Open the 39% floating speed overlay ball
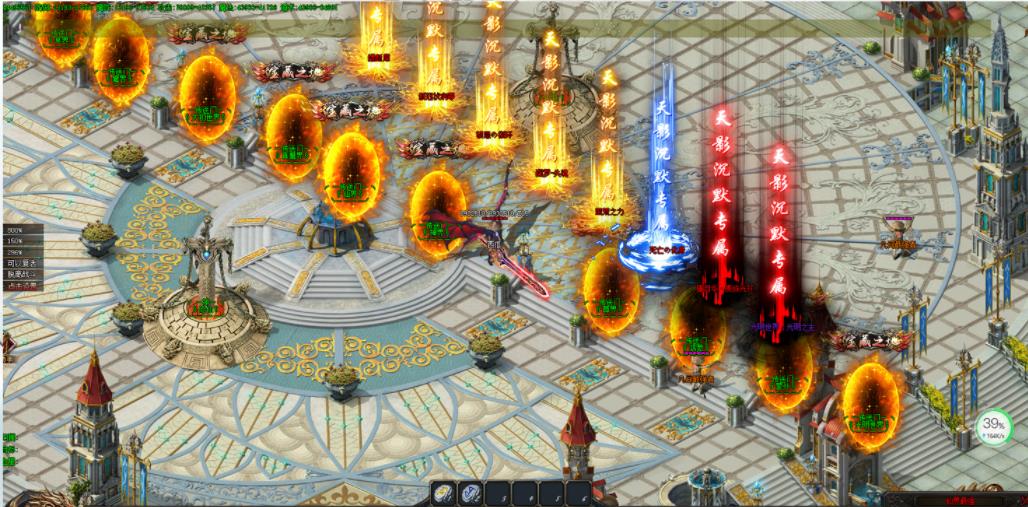Image resolution: width=1028 pixels, height=507 pixels. [x=993, y=428]
